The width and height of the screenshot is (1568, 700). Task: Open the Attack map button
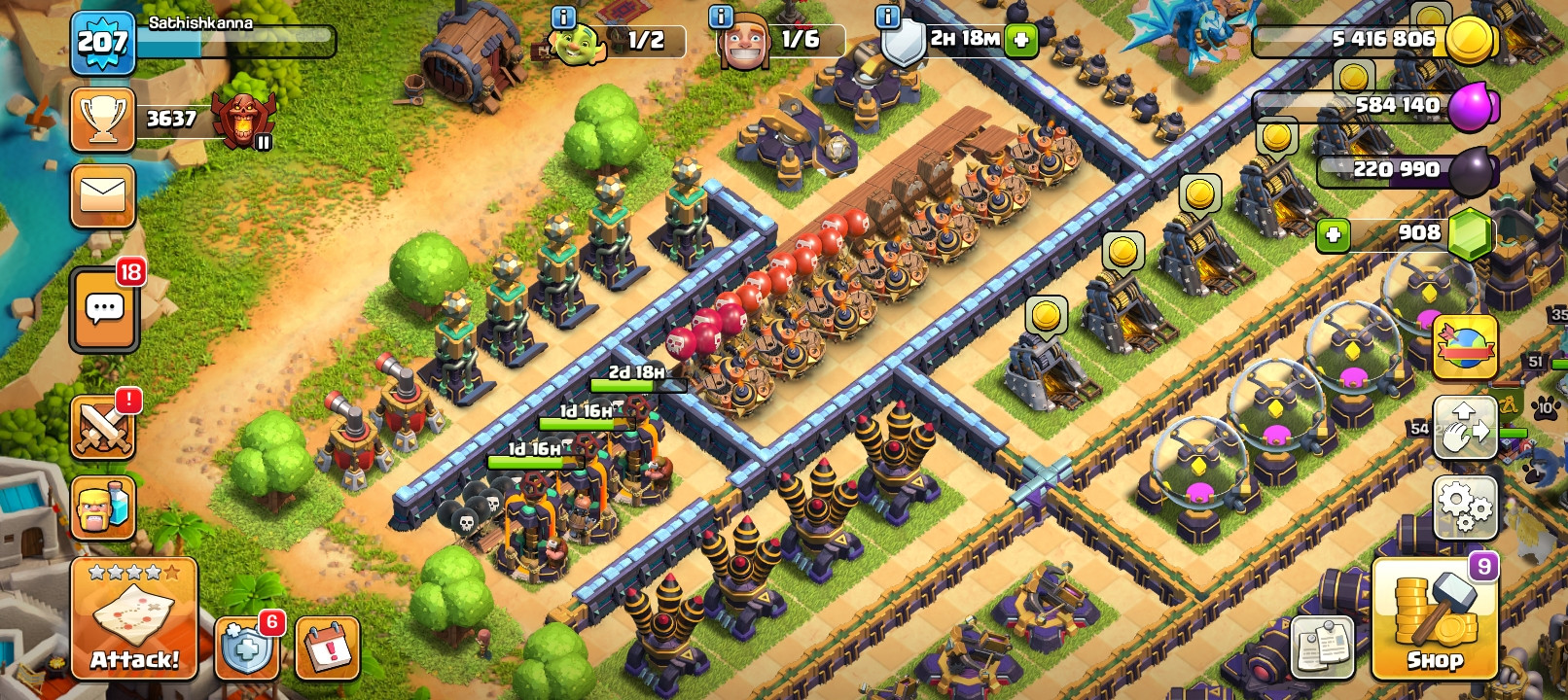134,619
